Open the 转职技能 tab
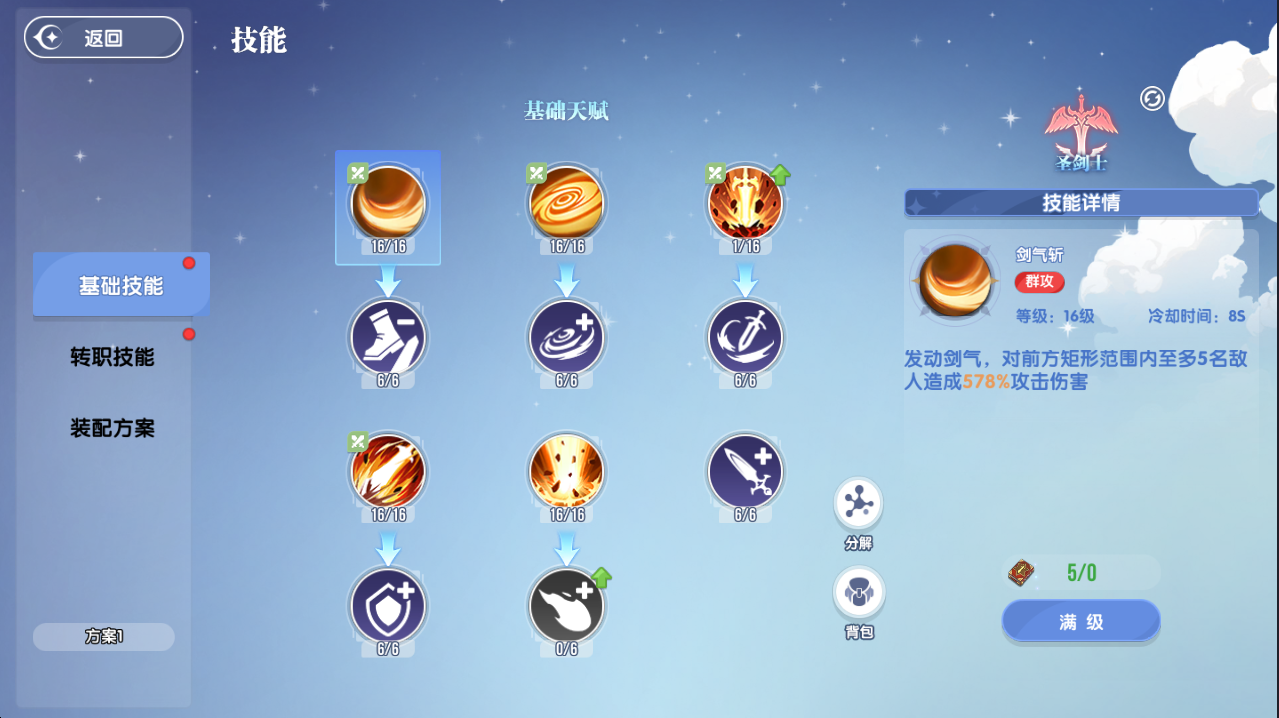 (112, 357)
